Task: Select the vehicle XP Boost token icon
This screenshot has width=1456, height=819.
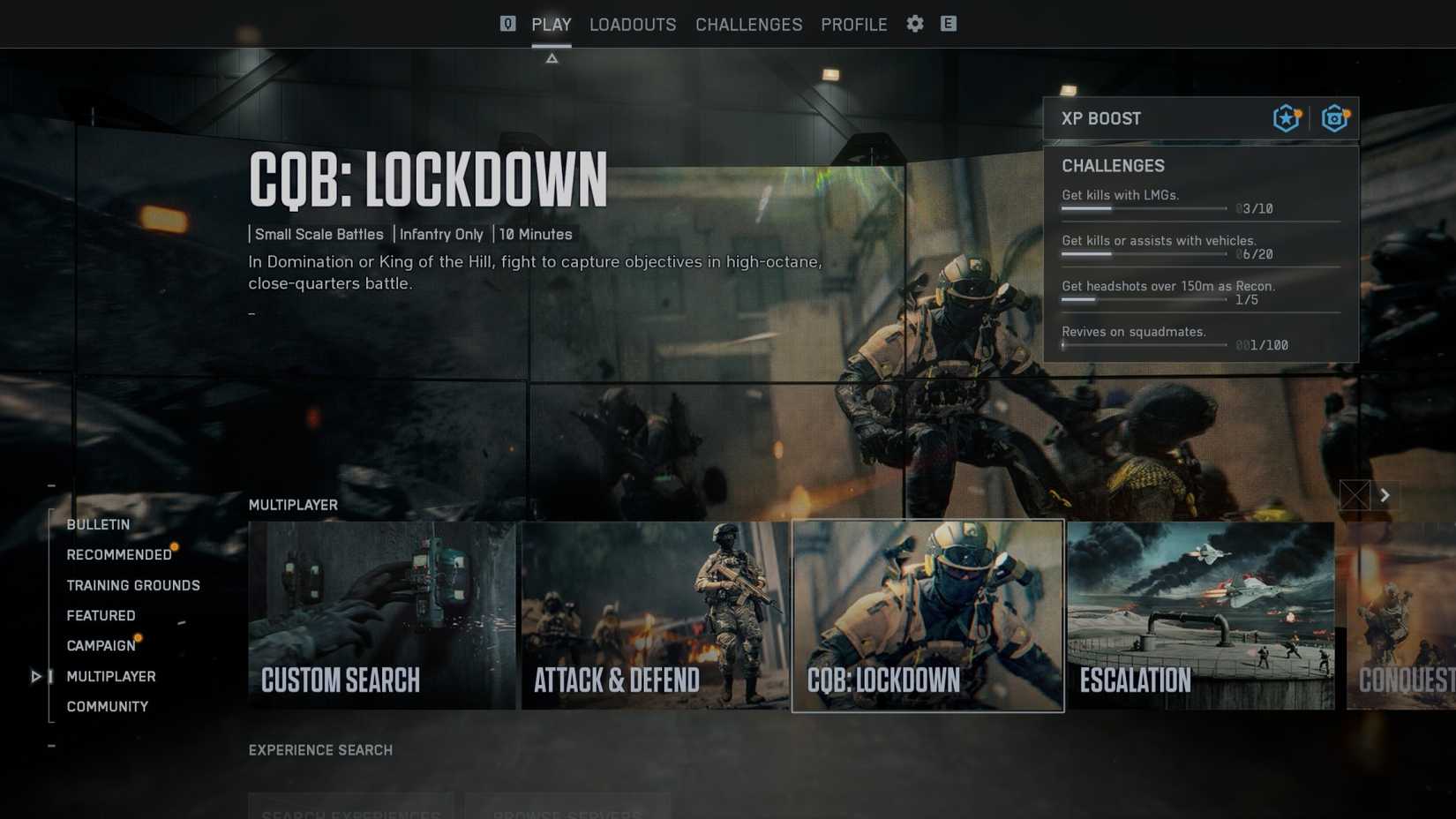Action: coord(1333,117)
